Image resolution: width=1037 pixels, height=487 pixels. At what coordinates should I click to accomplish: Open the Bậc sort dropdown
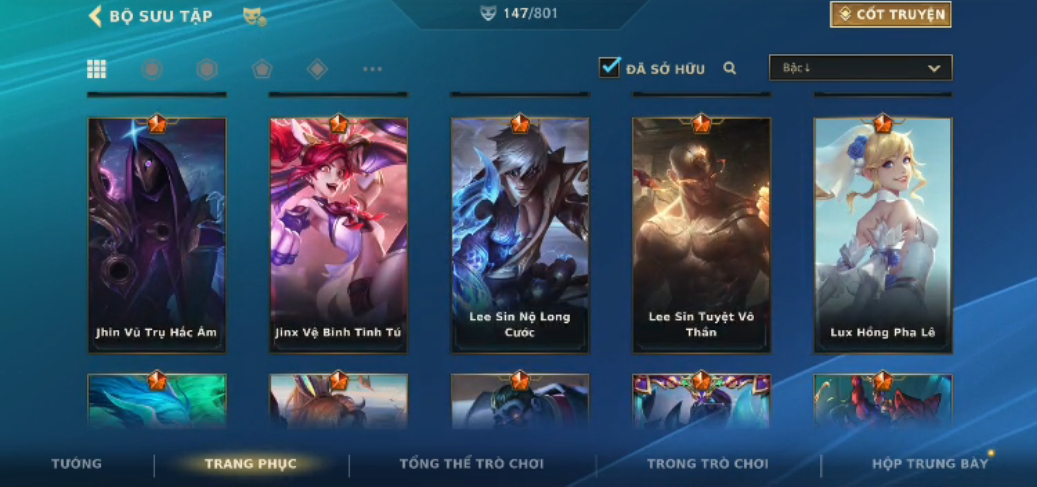(860, 68)
